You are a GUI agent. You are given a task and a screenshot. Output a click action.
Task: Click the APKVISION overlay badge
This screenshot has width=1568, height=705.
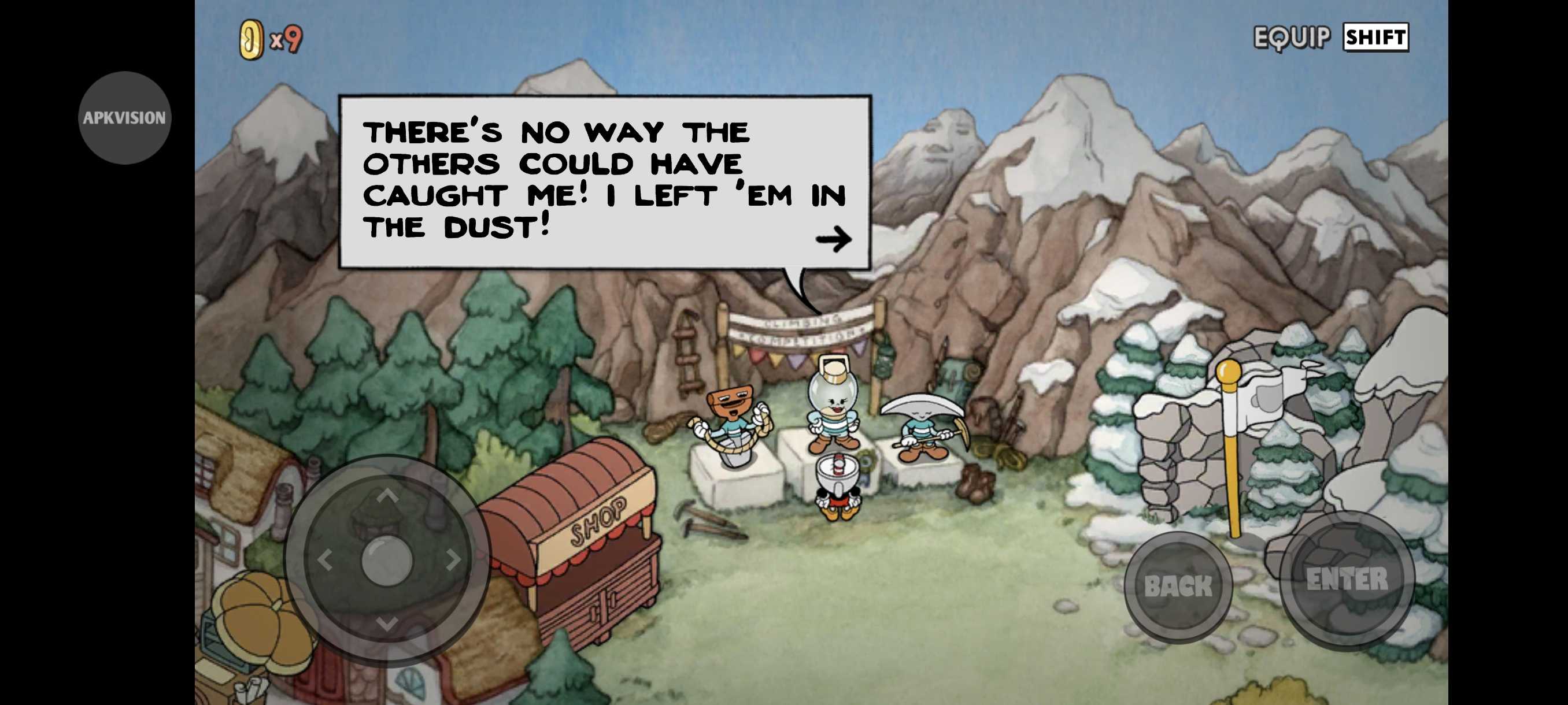pos(125,117)
